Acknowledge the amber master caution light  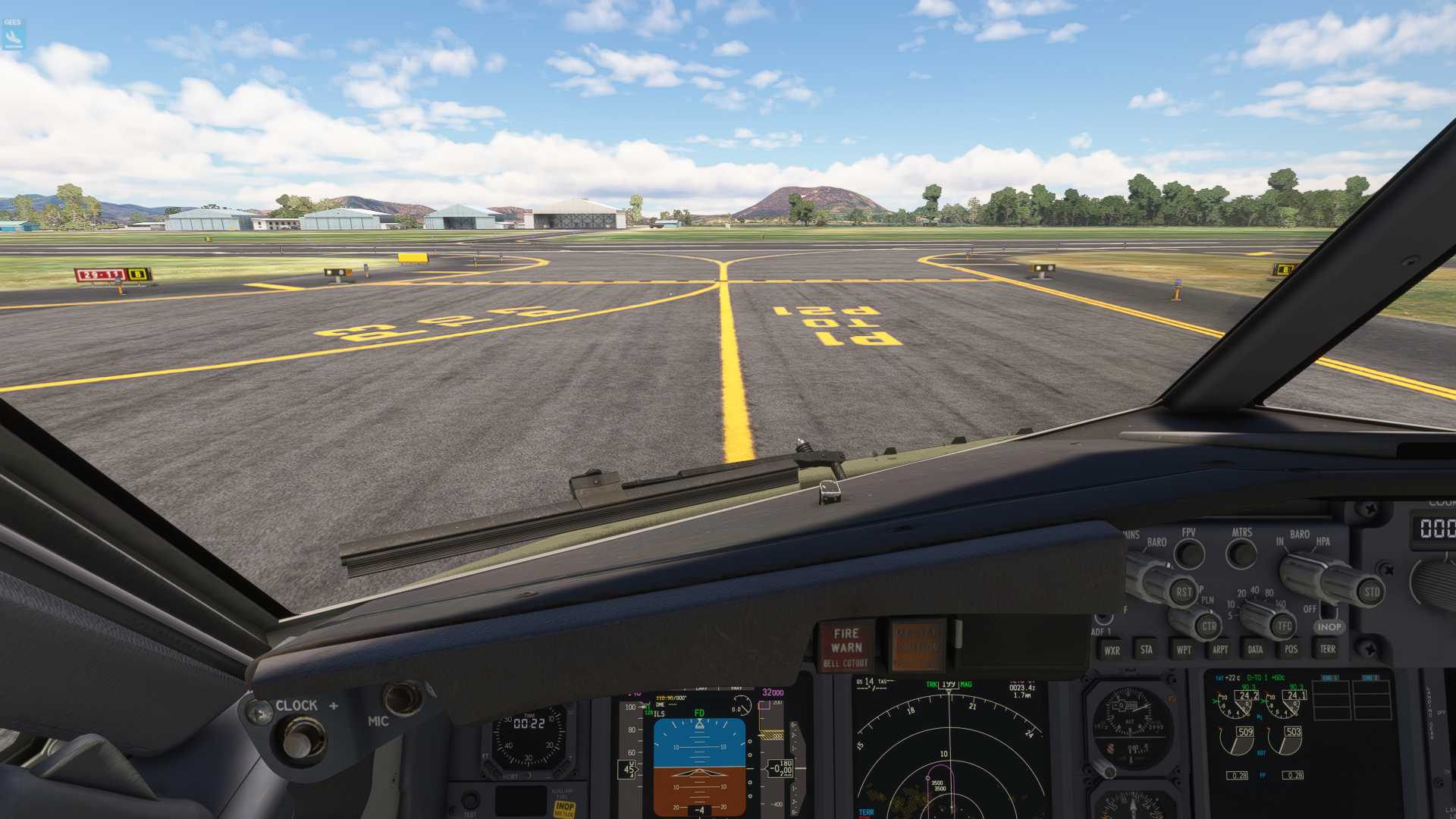coord(918,645)
